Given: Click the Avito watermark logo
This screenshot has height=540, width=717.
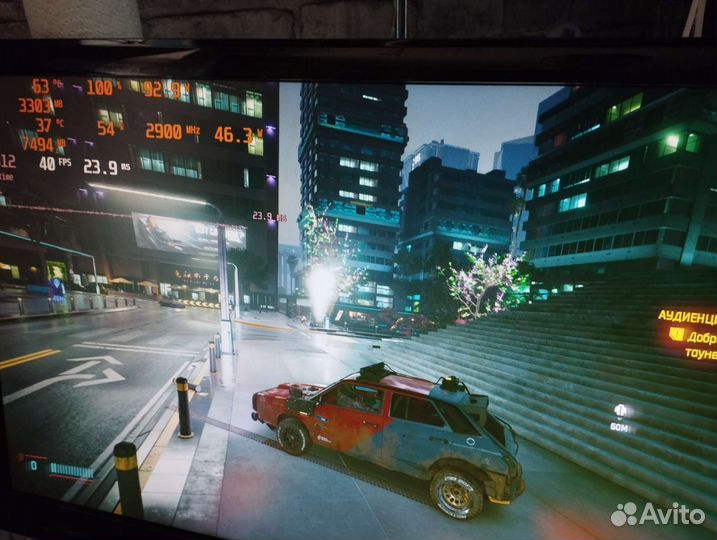Looking at the screenshot, I should click(x=657, y=514).
